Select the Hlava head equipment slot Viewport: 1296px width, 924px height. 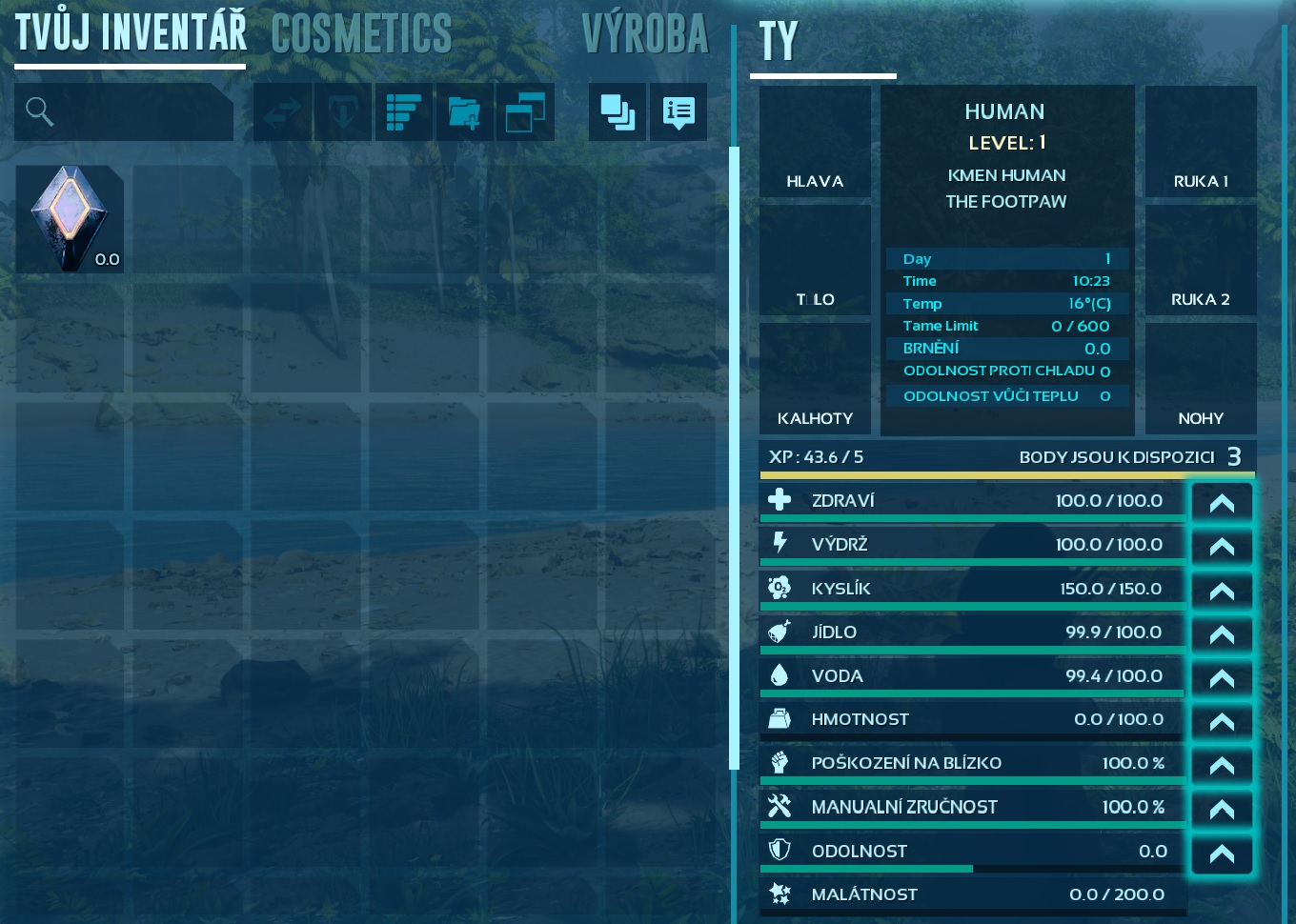pyautogui.click(x=815, y=142)
